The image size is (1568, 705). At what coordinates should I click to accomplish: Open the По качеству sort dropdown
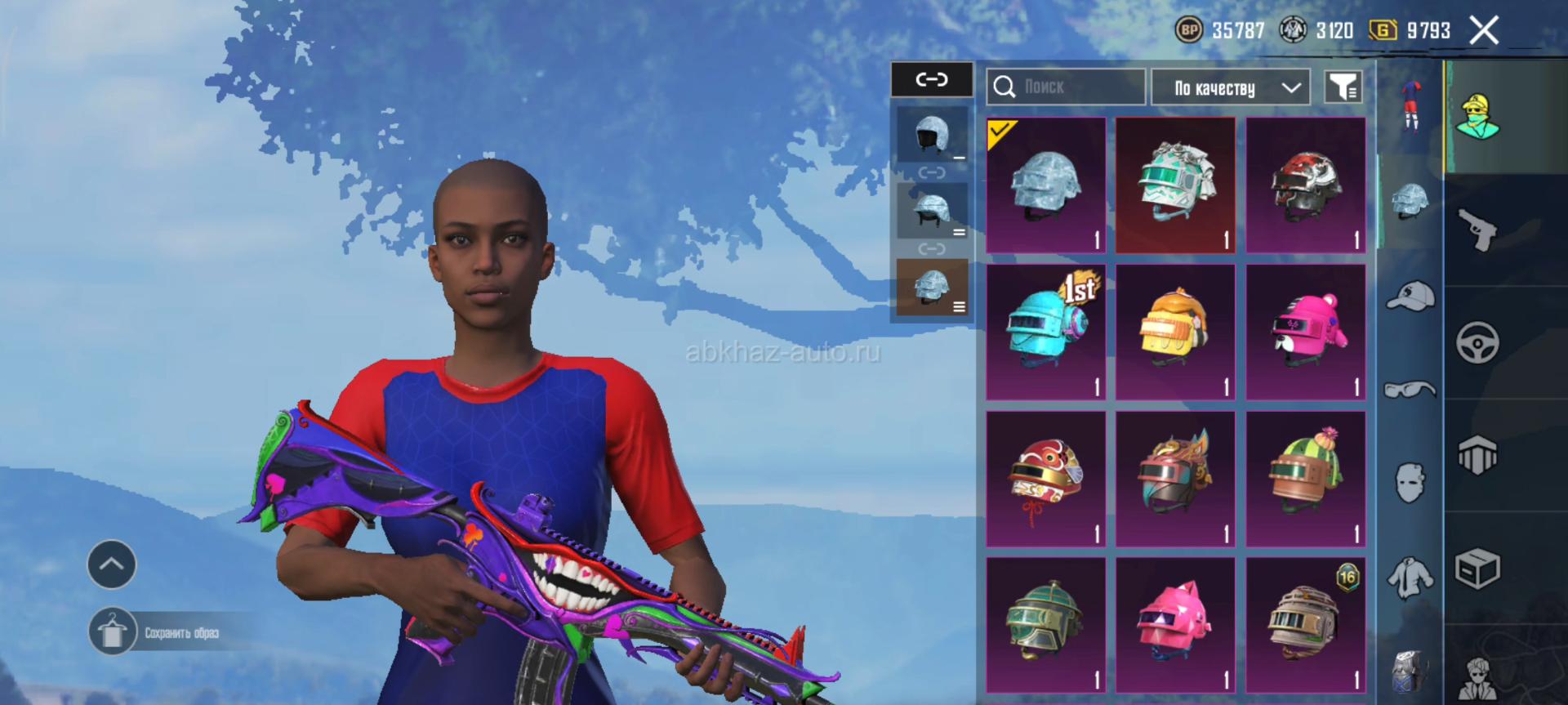(1230, 87)
